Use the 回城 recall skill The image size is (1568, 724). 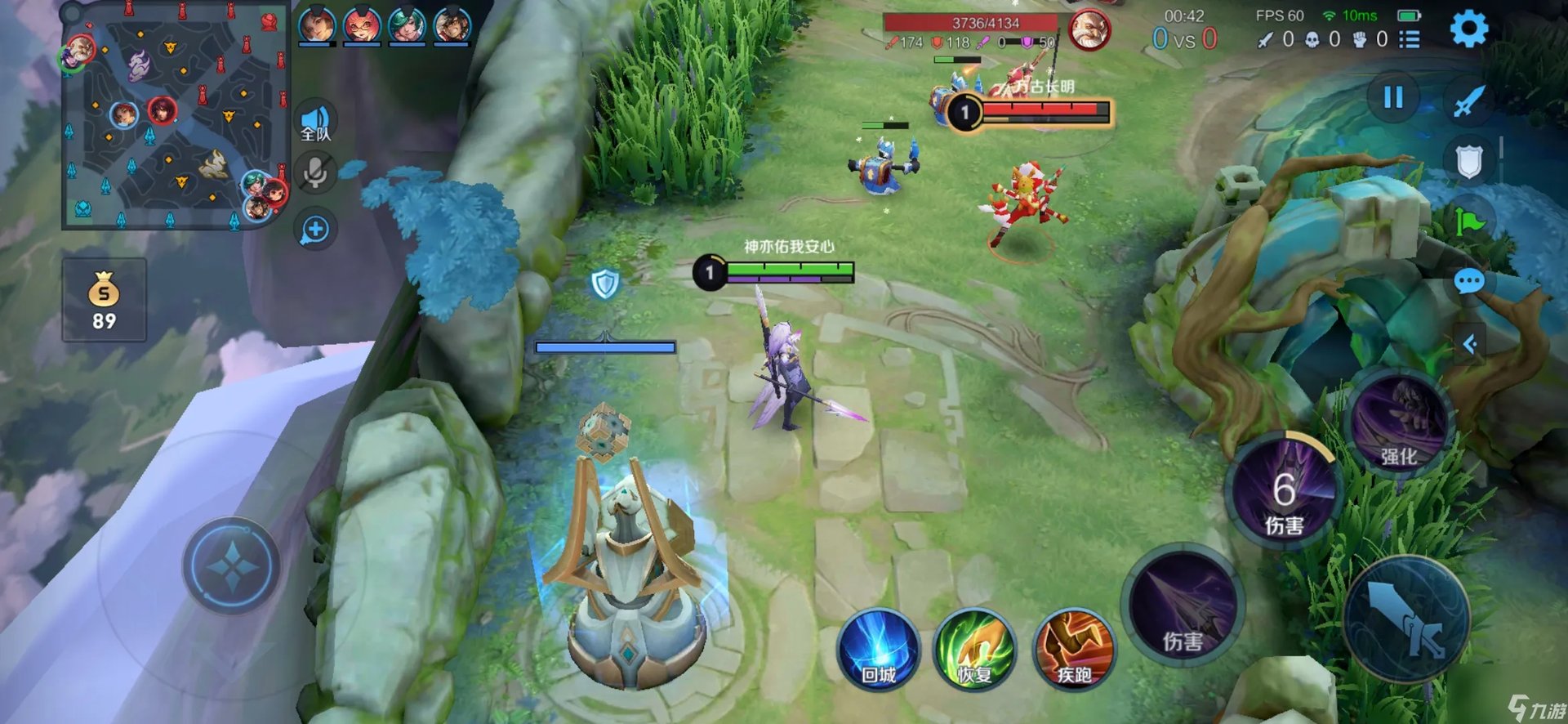879,651
